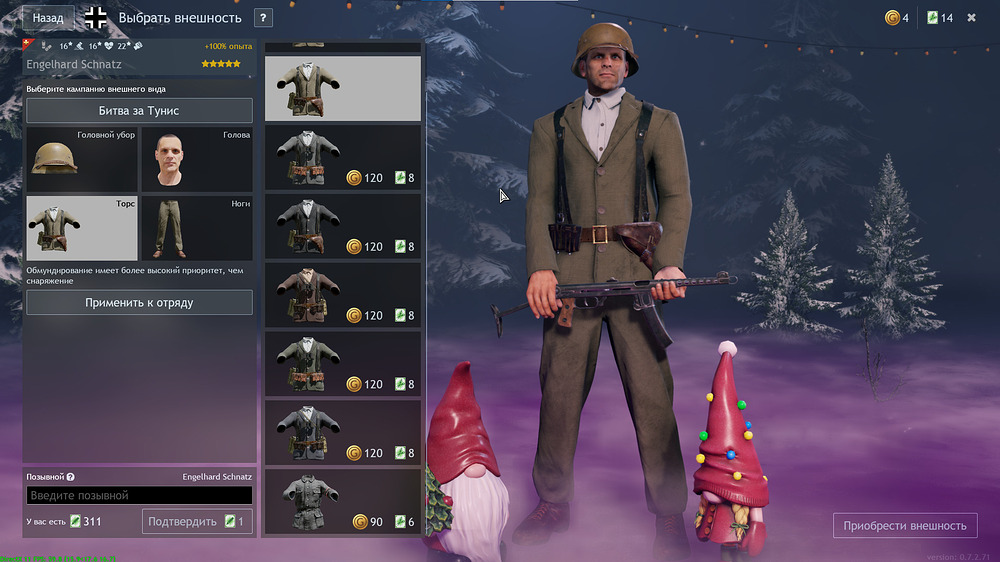Click the gold coin balance showing 4
Image resolution: width=1000 pixels, height=562 pixels.
[x=896, y=18]
